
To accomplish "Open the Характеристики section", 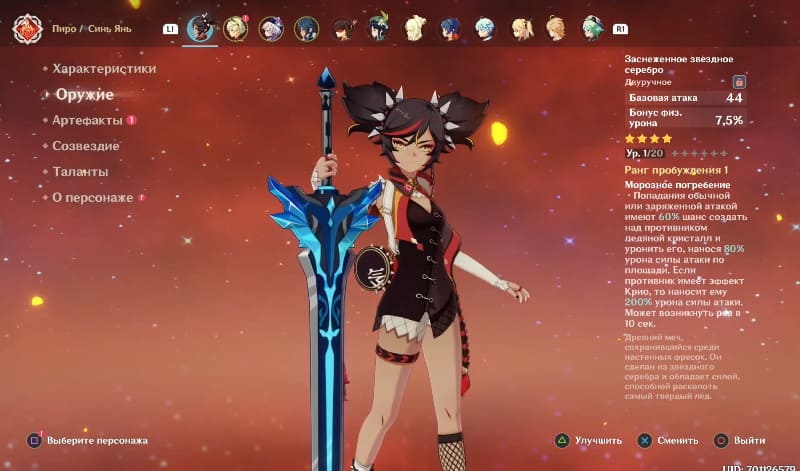I will point(104,69).
